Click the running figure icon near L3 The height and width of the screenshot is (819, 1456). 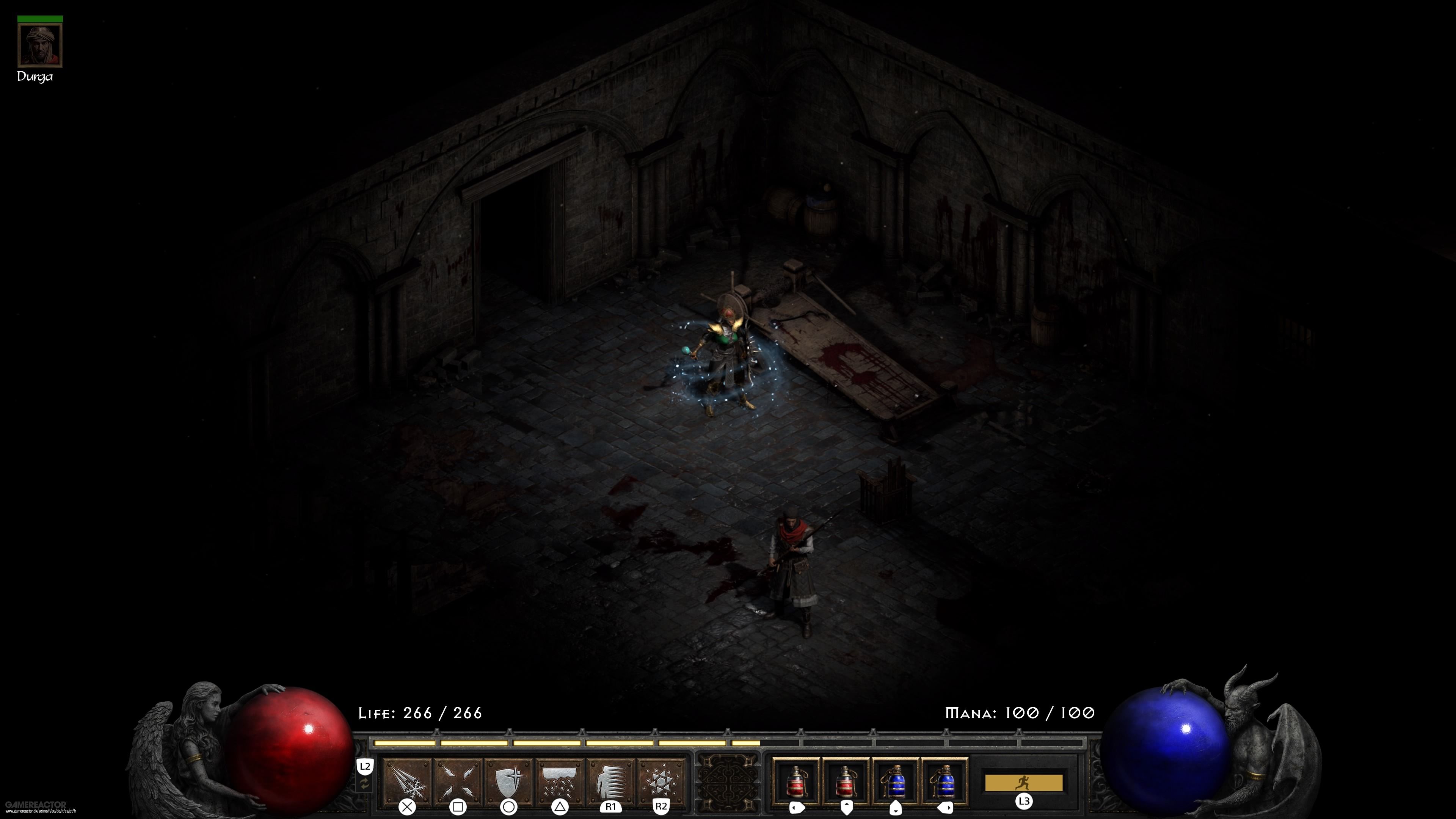(x=1025, y=783)
